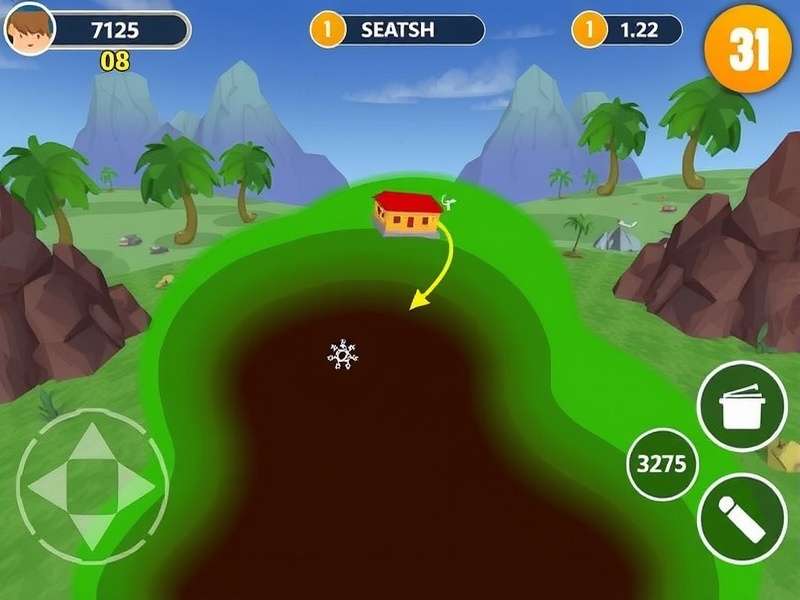
Task: Tap the left arrow on the directional pad
Action: coord(46,487)
